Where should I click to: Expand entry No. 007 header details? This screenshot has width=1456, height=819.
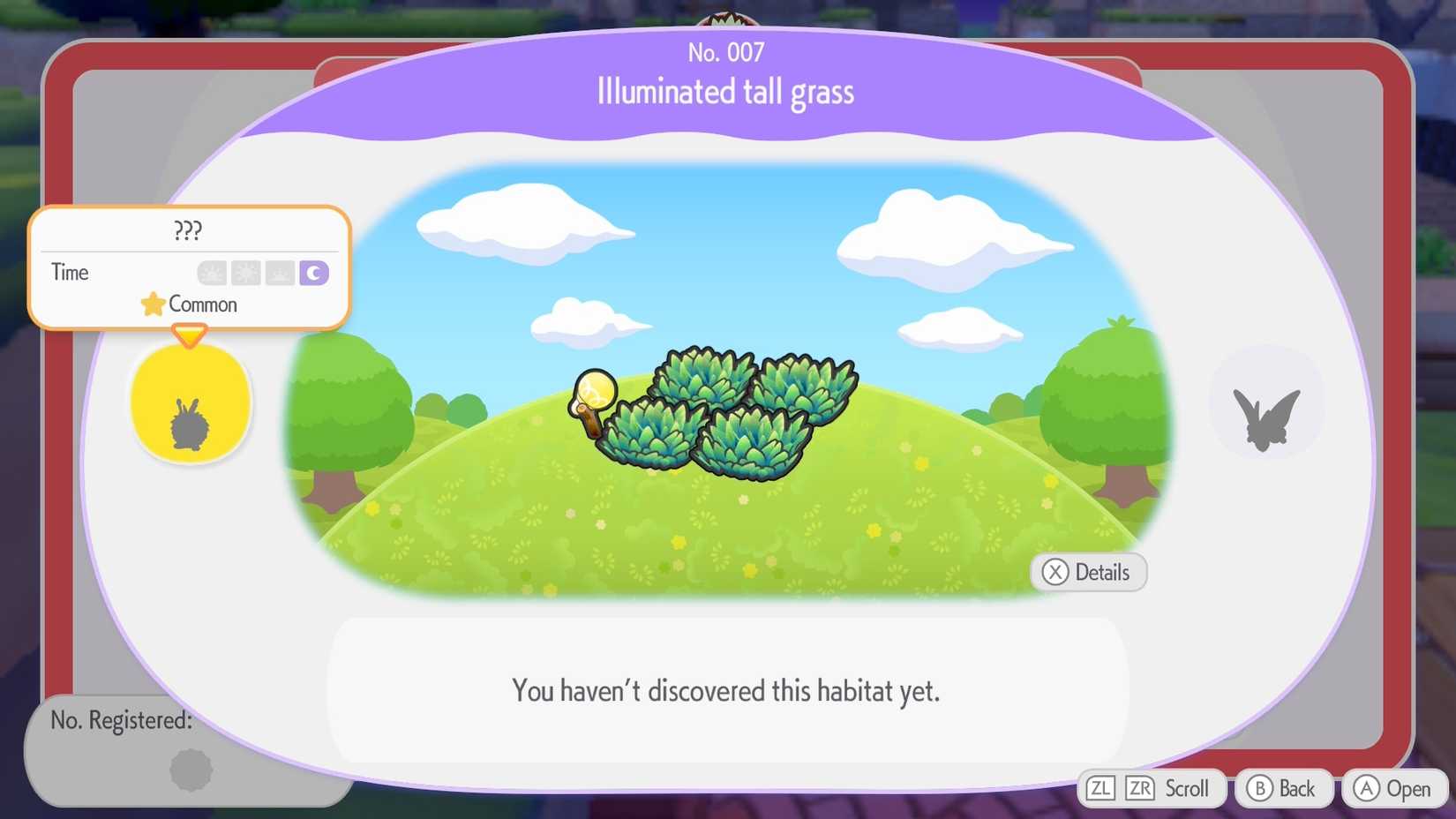(x=725, y=52)
